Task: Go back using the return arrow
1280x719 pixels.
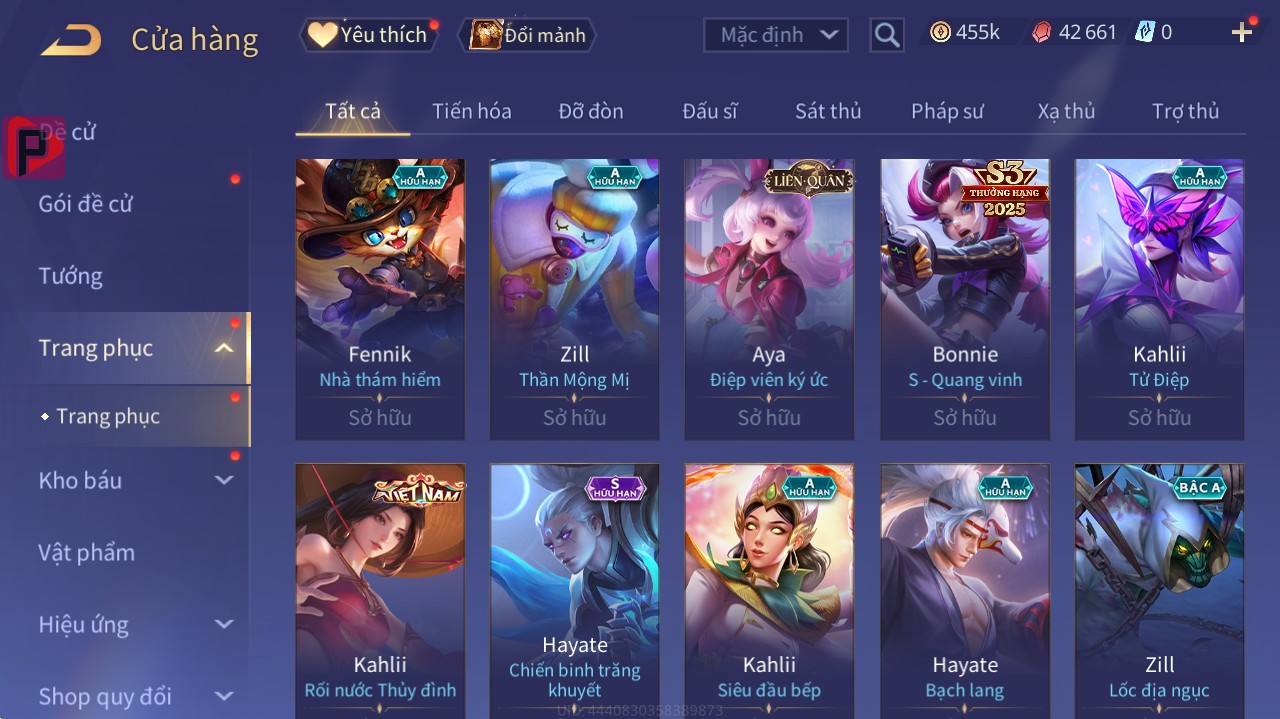Action: [71, 41]
